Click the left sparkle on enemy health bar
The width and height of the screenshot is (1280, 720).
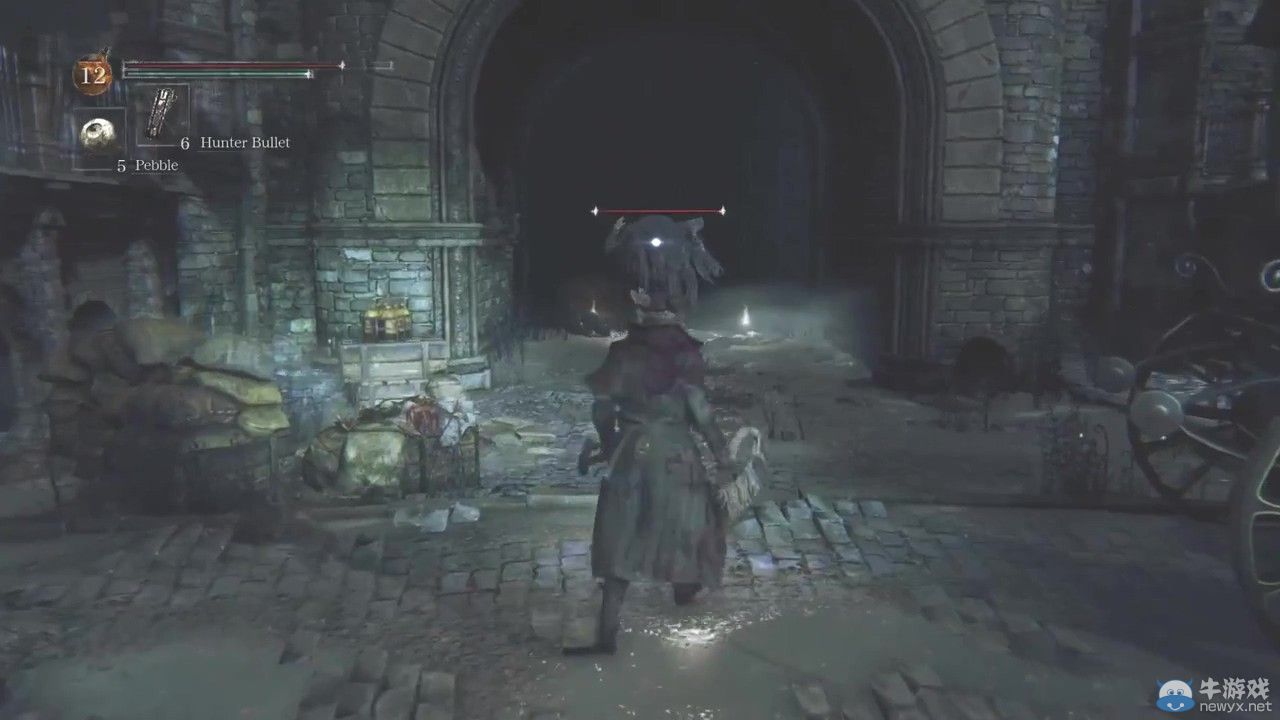(596, 210)
